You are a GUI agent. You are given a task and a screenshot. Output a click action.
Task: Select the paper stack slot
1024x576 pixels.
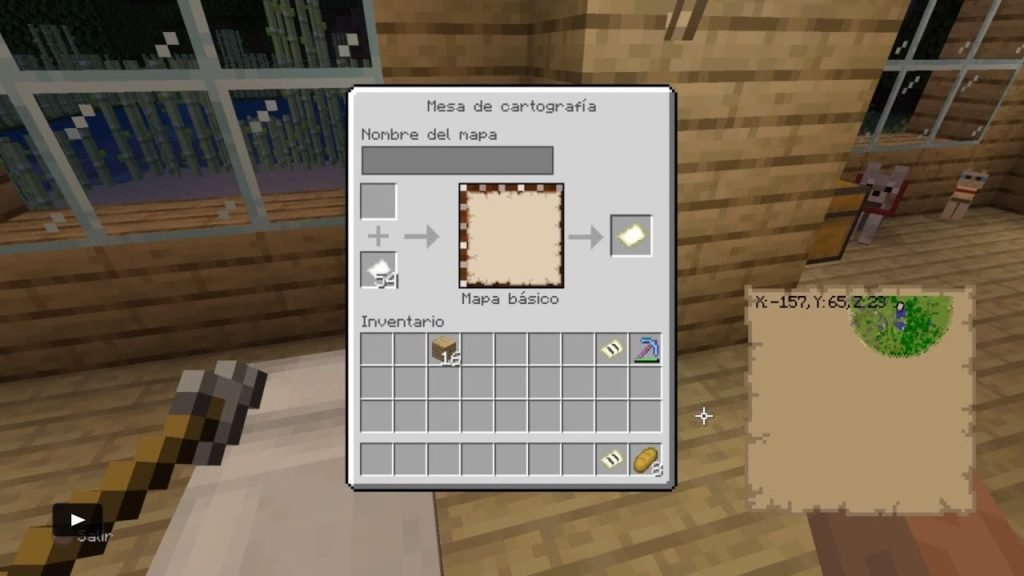pyautogui.click(x=379, y=270)
